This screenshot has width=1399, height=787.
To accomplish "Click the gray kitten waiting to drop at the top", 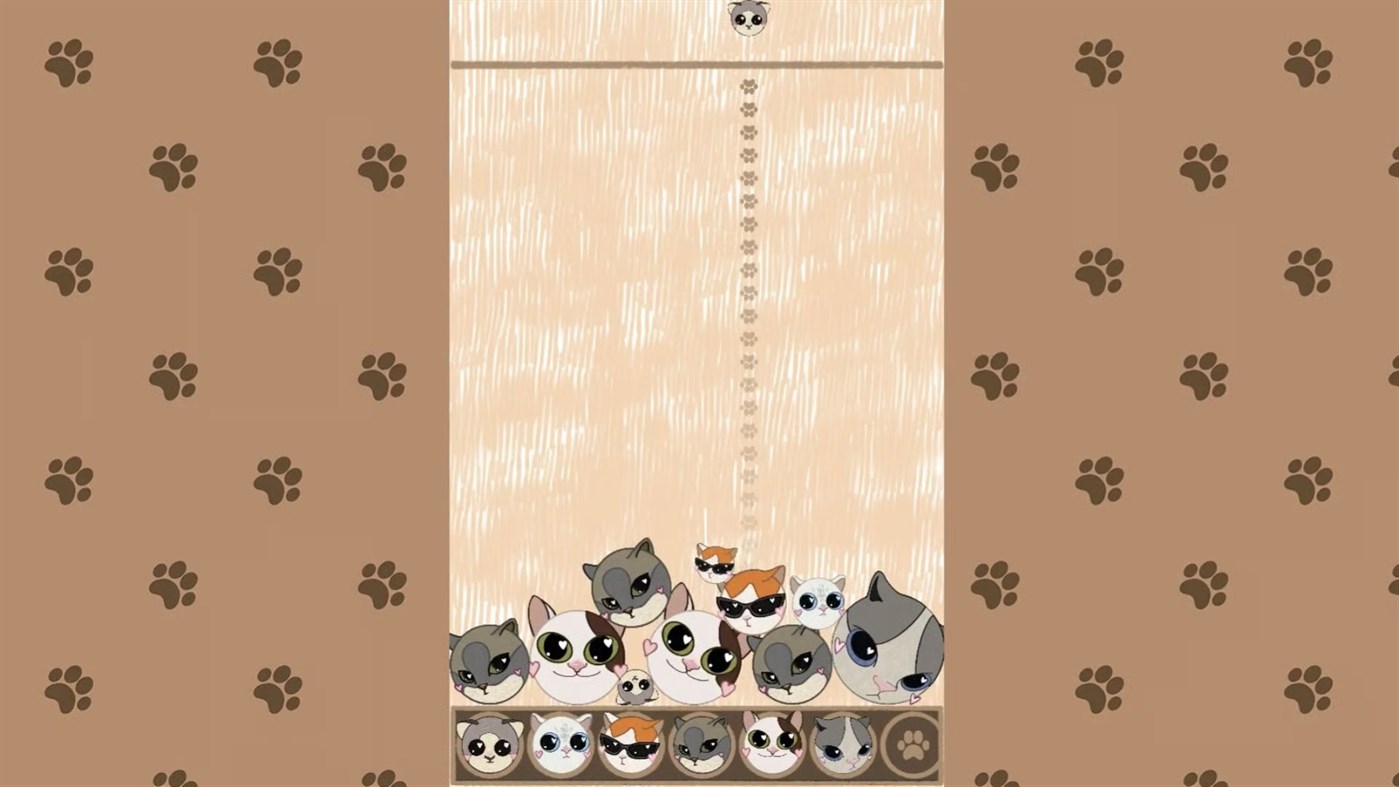I will [x=749, y=18].
